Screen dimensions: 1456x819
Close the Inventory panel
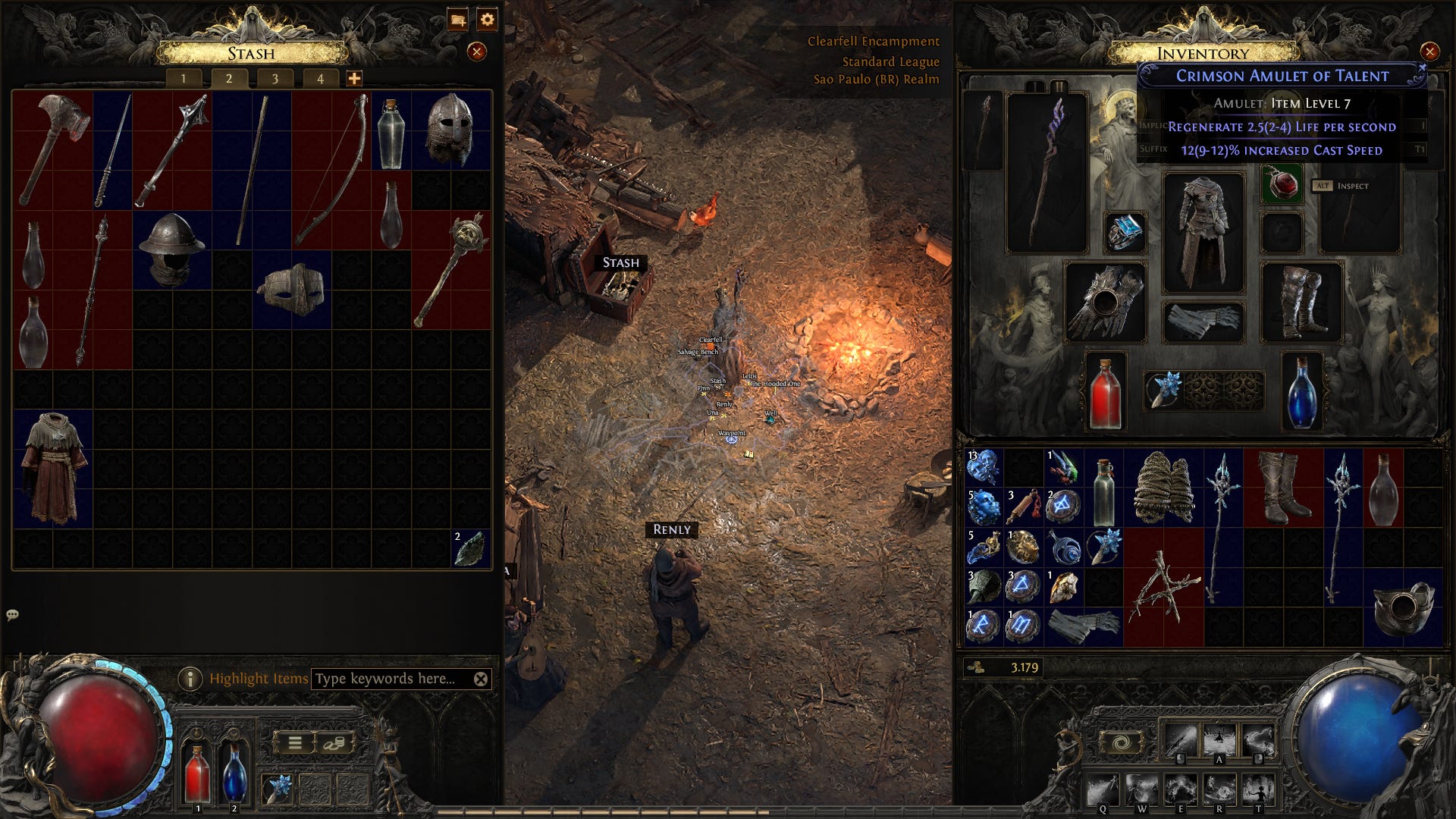[1429, 52]
